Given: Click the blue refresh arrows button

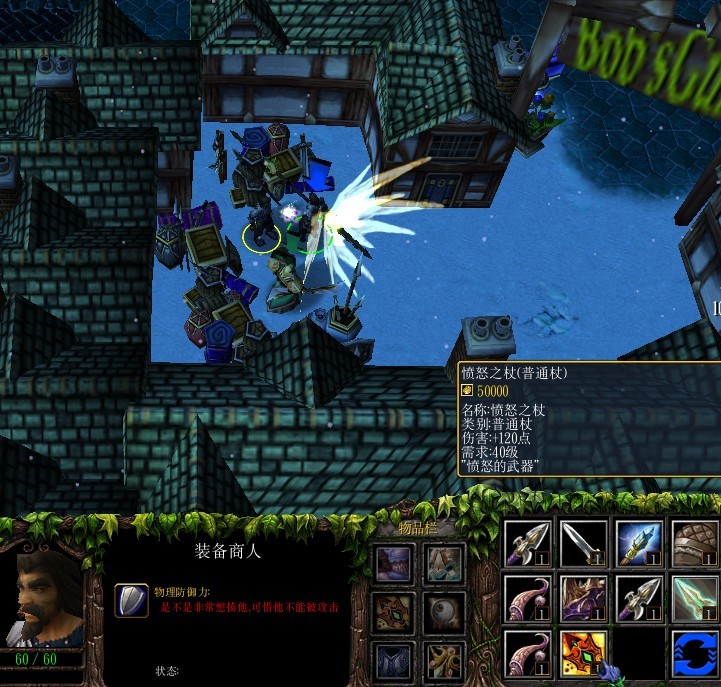Looking at the screenshot, I should 695,654.
